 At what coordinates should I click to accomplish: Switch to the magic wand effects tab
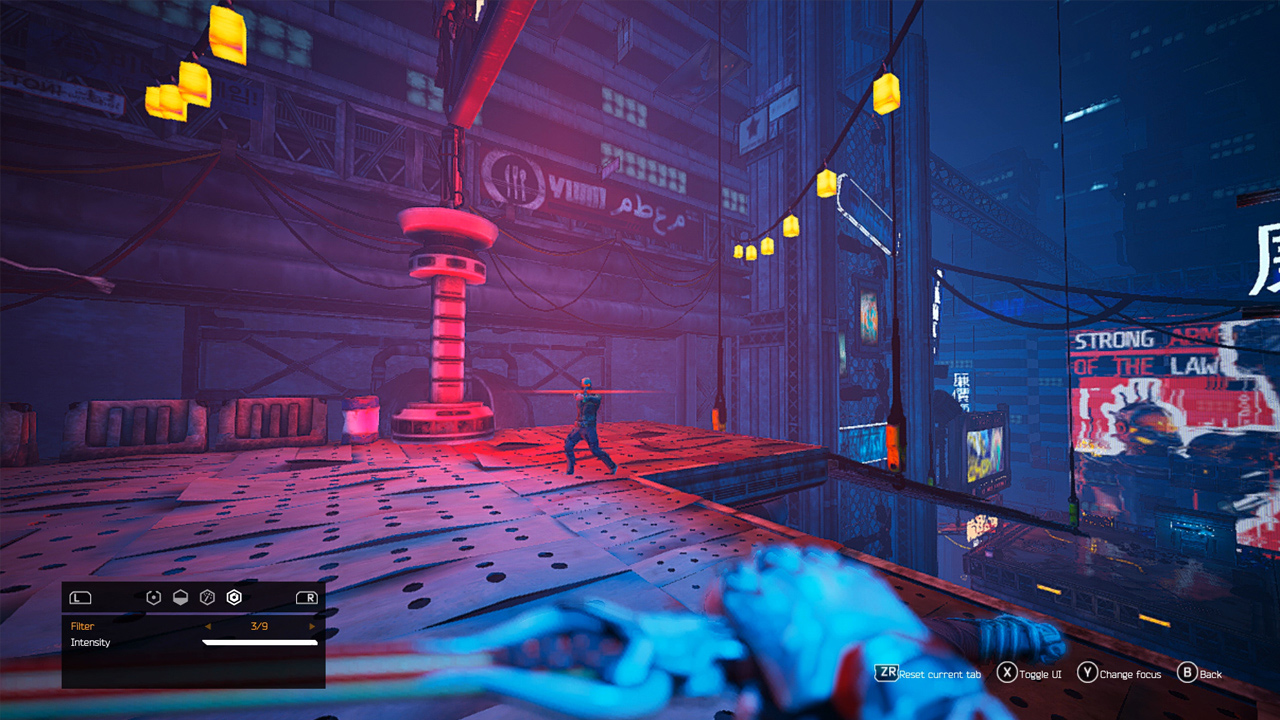click(x=207, y=597)
